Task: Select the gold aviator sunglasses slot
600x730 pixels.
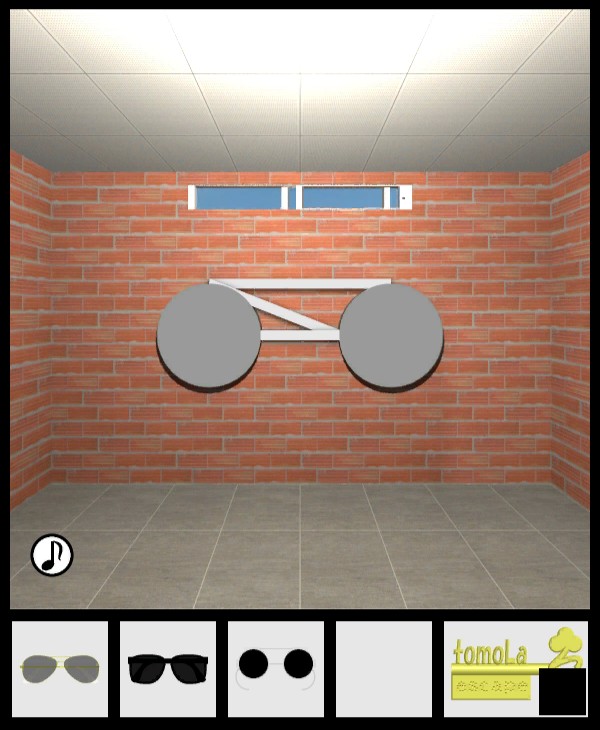Action: [60, 668]
